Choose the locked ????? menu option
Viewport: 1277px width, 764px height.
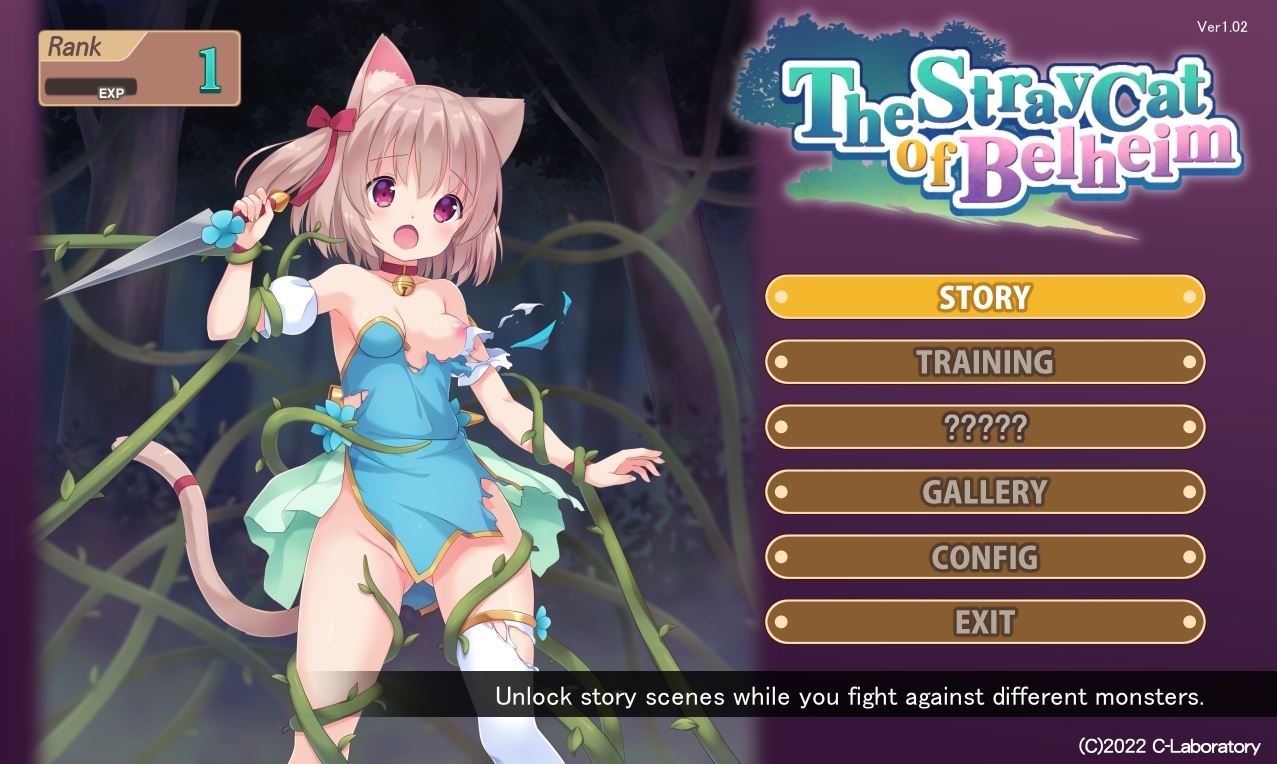click(x=985, y=427)
